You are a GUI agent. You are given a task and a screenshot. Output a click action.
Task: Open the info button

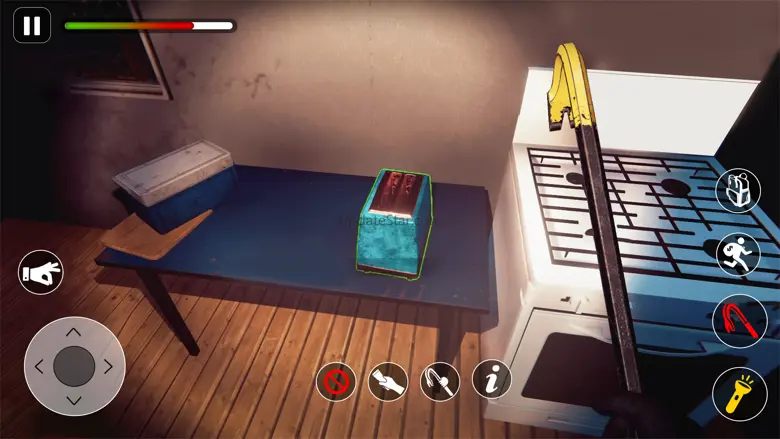492,381
